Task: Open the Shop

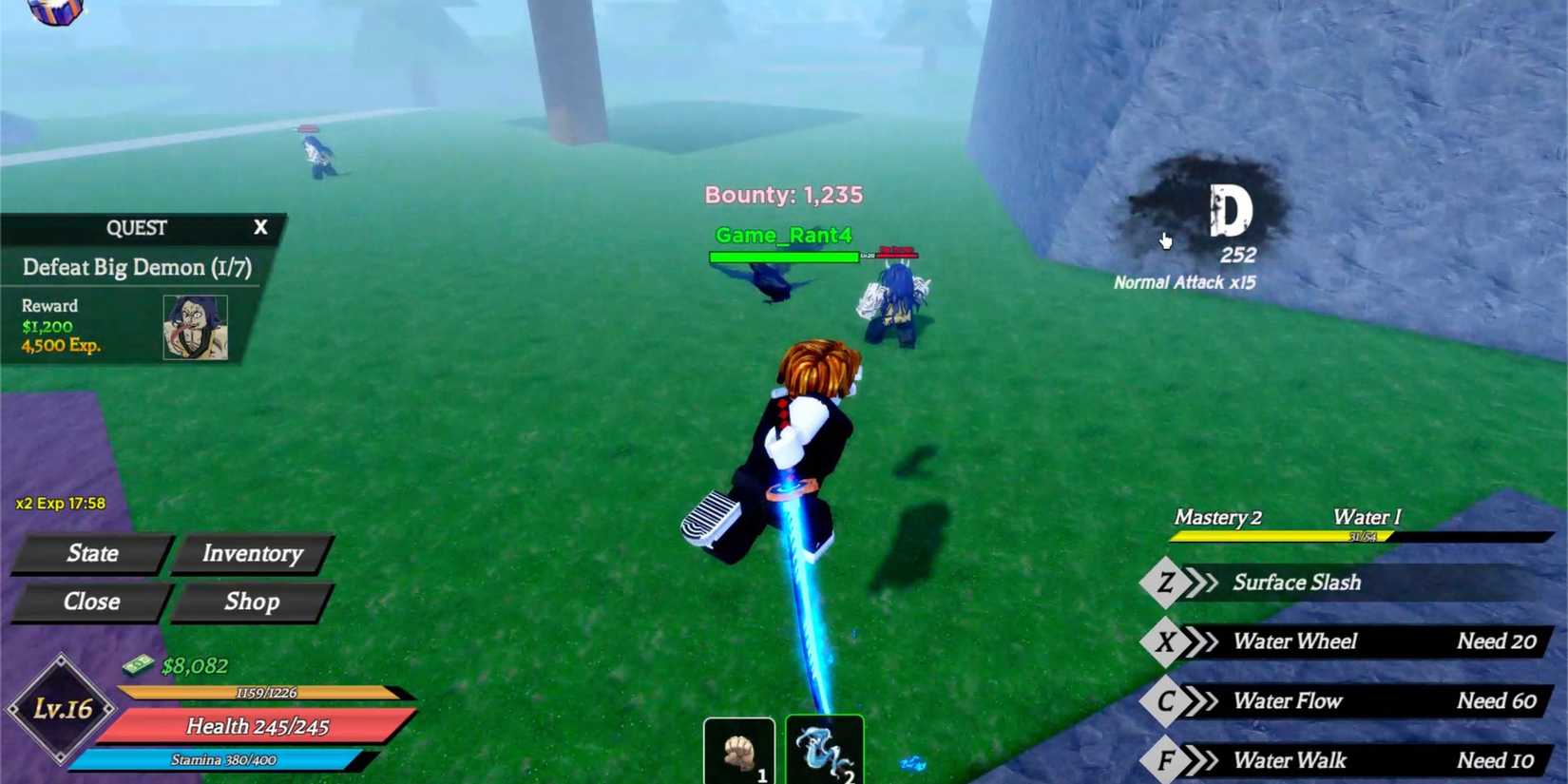Action: point(251,601)
